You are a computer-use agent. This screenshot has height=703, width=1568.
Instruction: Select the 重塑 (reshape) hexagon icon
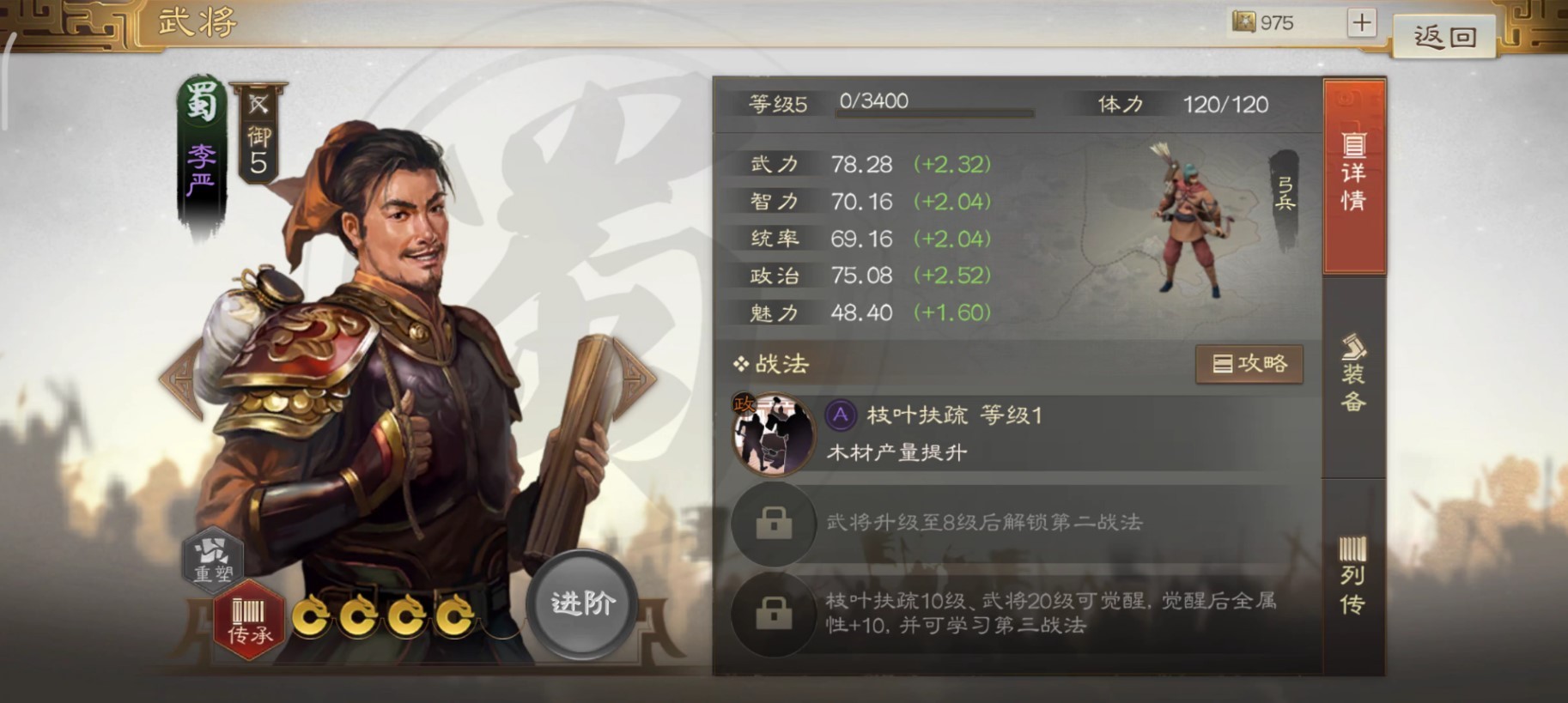point(214,560)
